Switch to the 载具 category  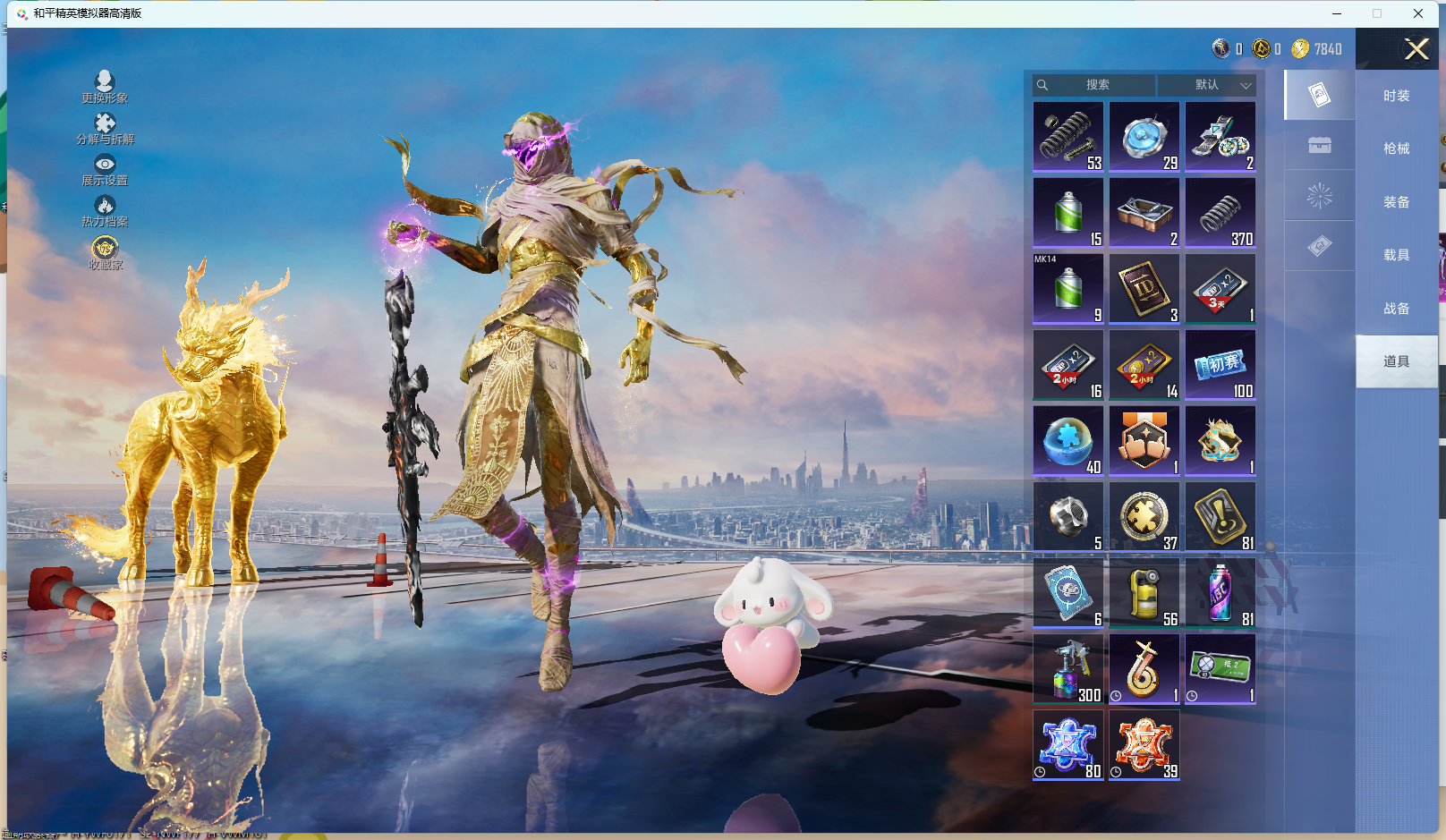pyautogui.click(x=1396, y=255)
